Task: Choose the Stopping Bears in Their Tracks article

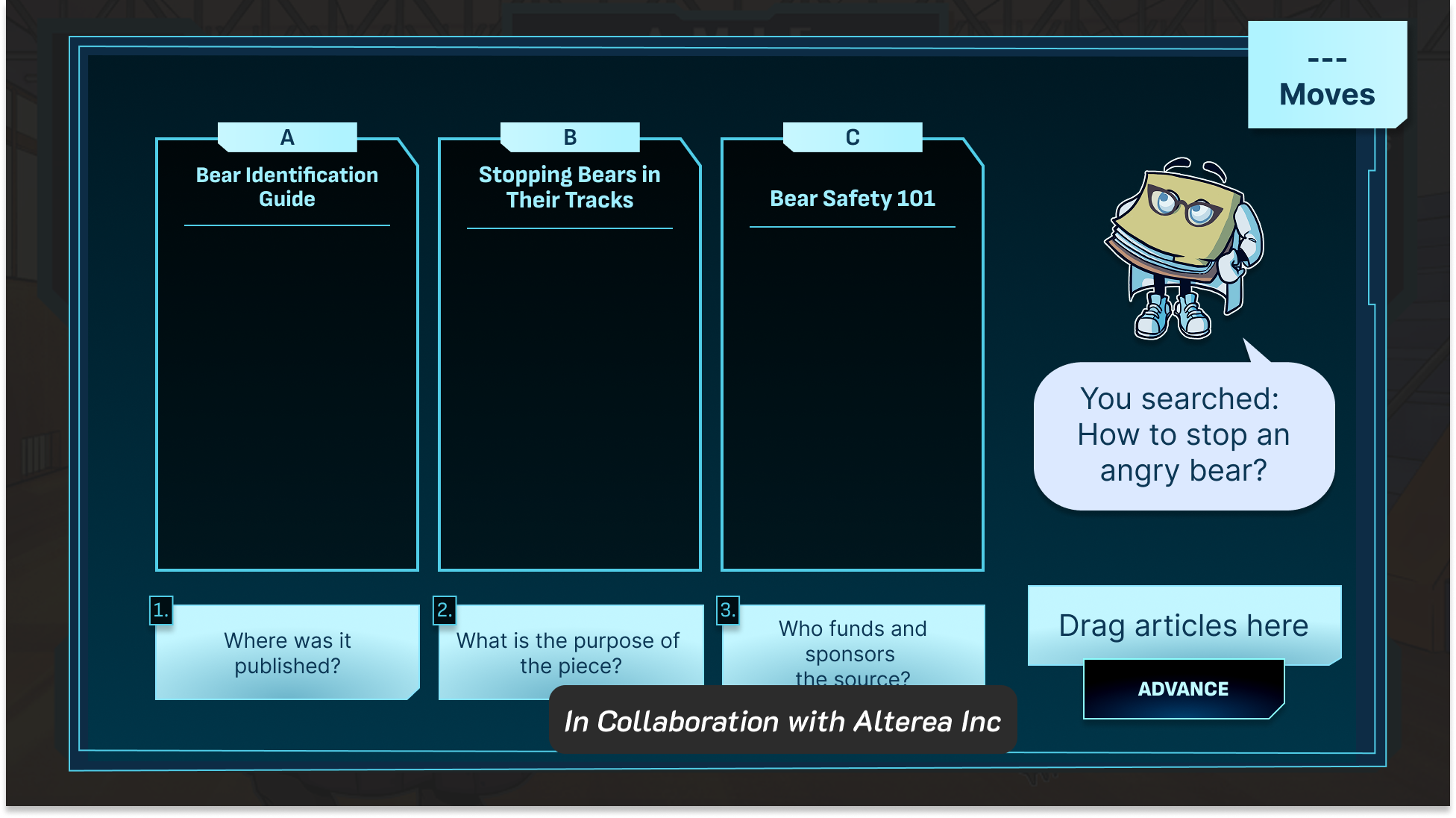Action: (570, 355)
